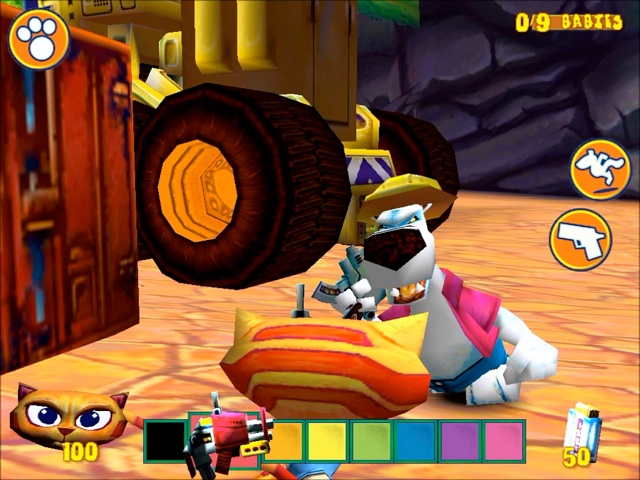Image resolution: width=640 pixels, height=480 pixels.
Task: Fire using the pistol button
Action: 581,239
